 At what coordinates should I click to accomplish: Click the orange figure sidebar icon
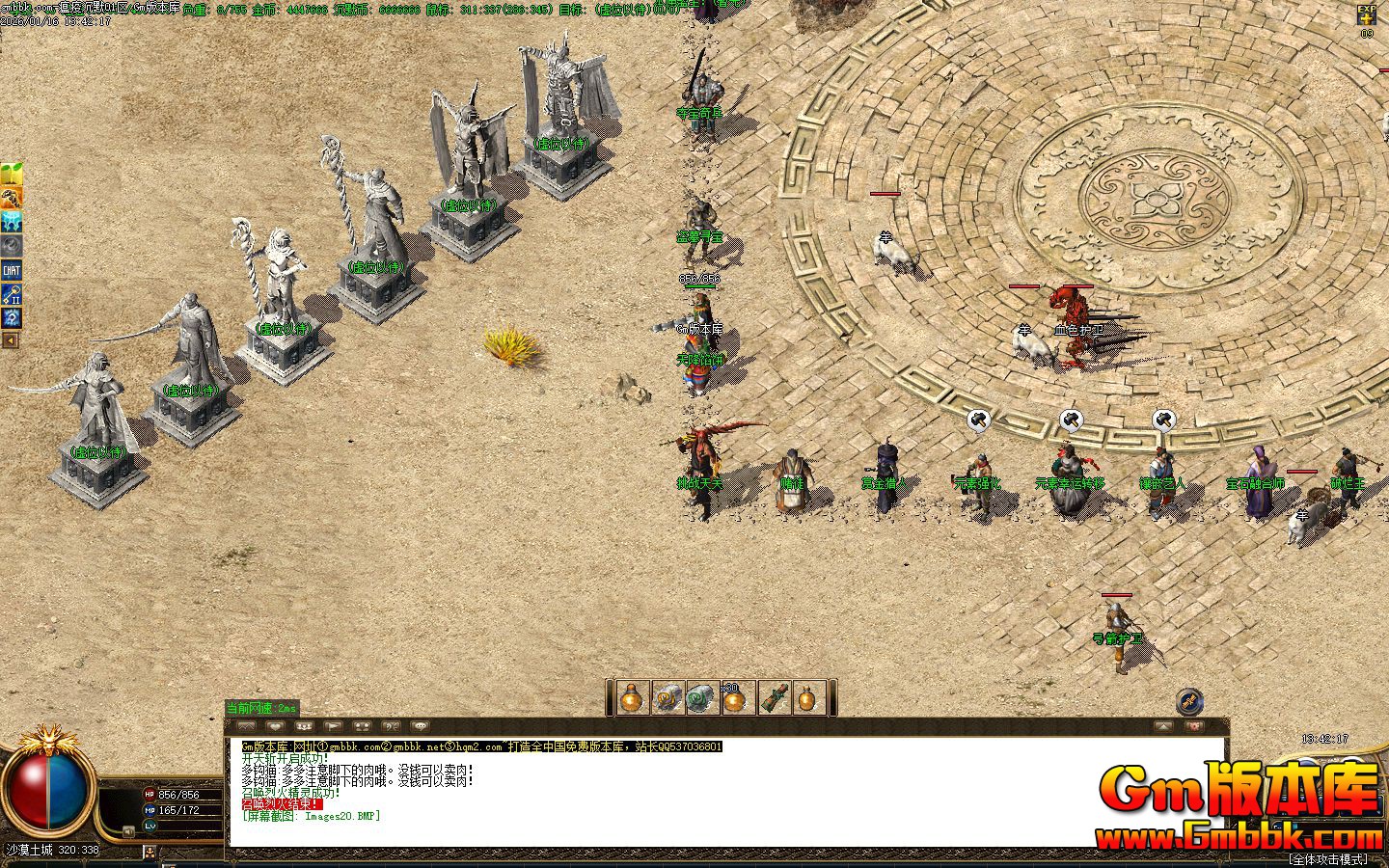[x=12, y=199]
